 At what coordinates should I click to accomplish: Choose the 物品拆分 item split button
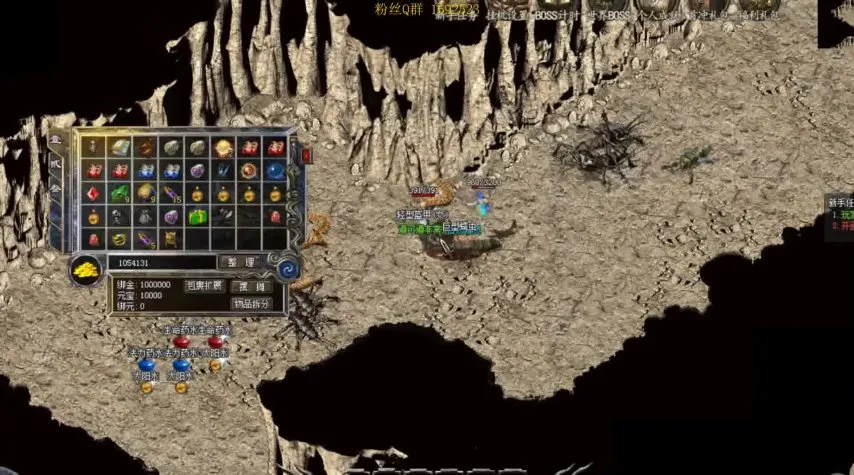pyautogui.click(x=251, y=304)
